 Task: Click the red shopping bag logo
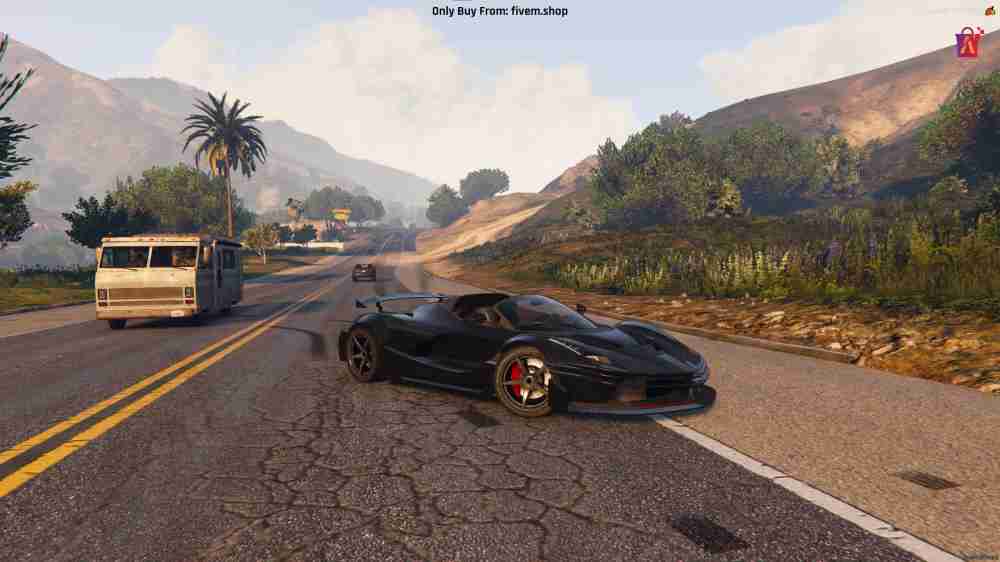(x=968, y=43)
